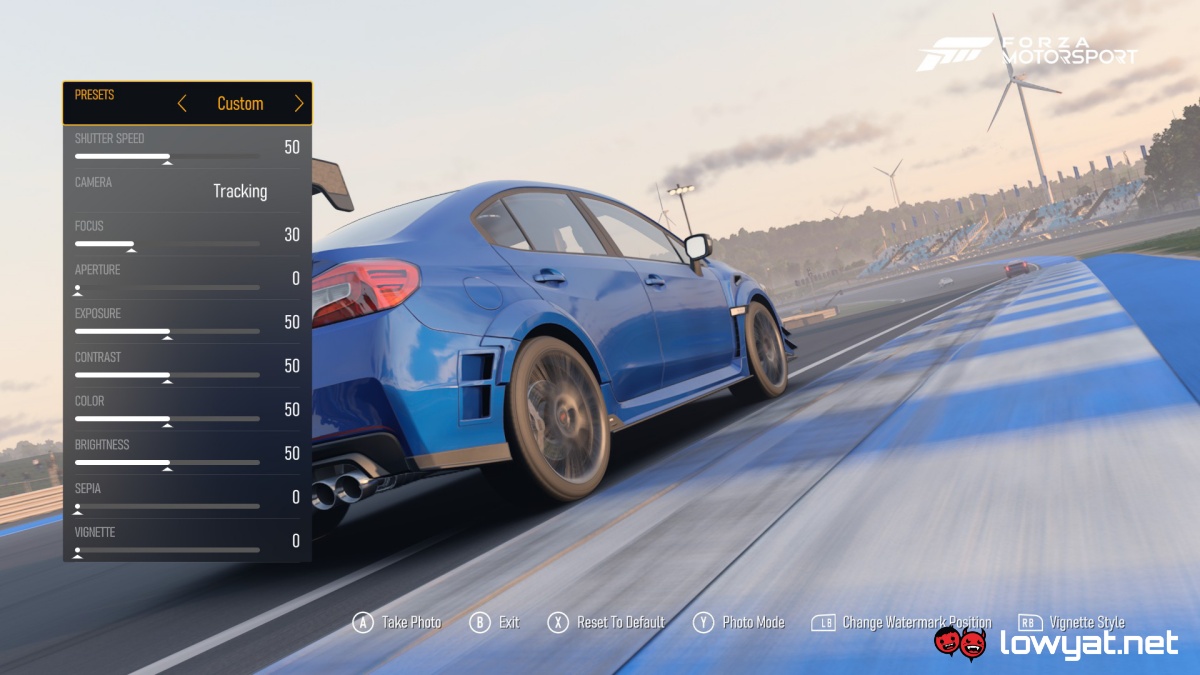The height and width of the screenshot is (675, 1200).
Task: Change Watermark Position
Action: [901, 622]
